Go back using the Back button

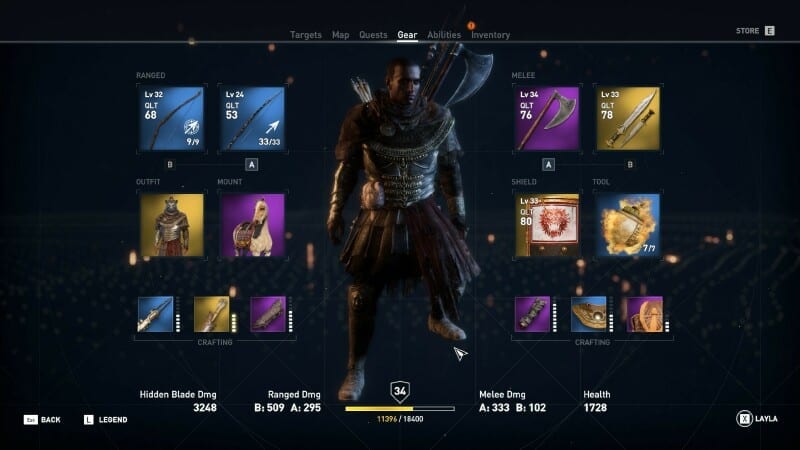pos(44,420)
